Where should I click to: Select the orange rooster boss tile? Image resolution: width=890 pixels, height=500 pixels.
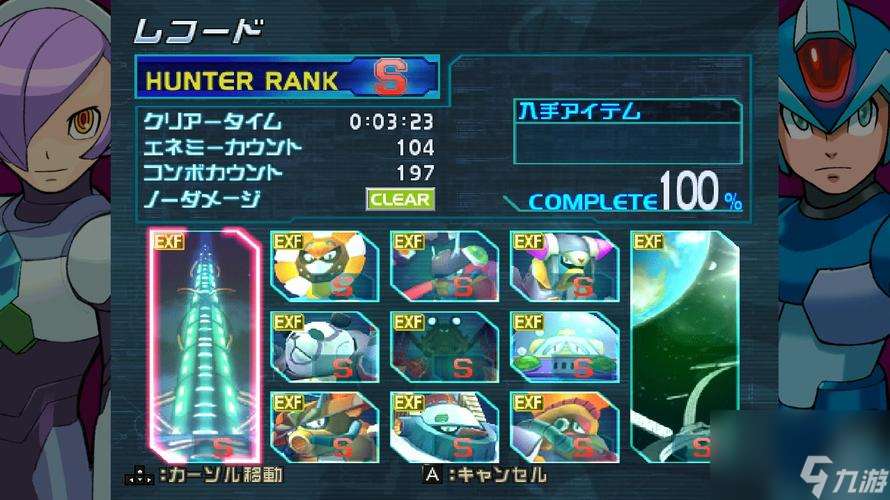tap(325, 427)
